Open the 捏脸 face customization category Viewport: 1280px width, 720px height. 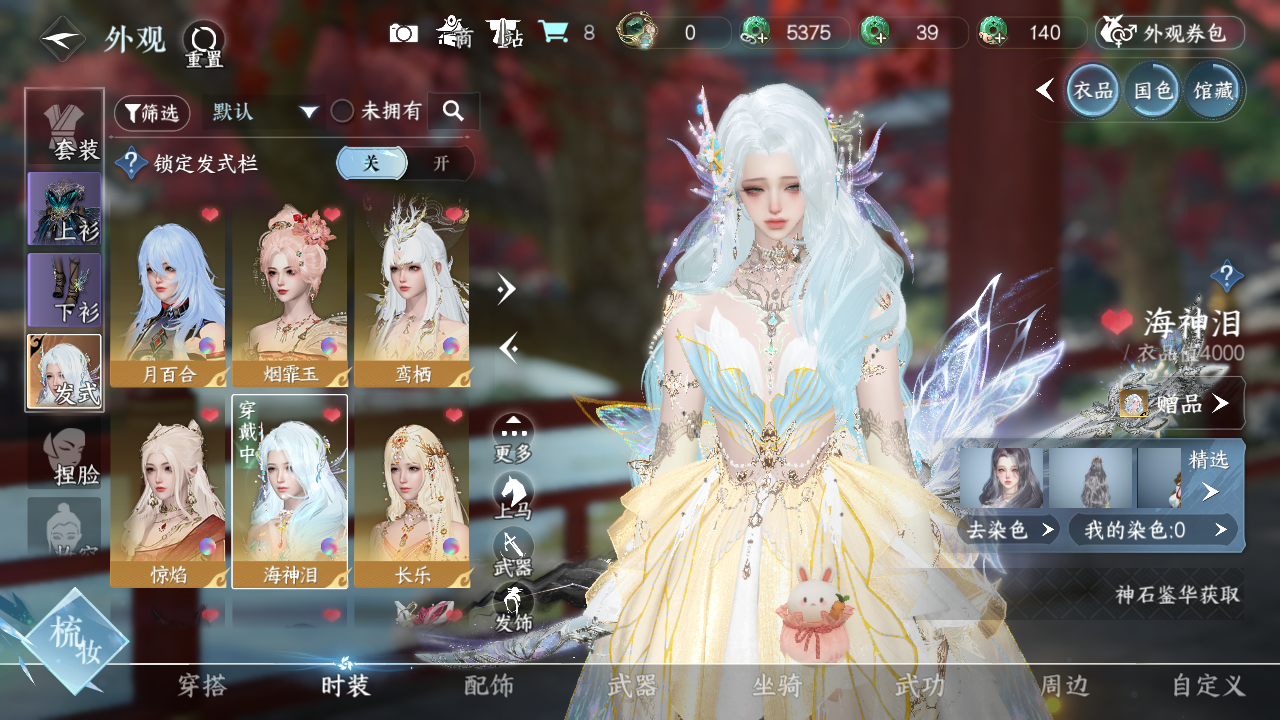[65, 455]
